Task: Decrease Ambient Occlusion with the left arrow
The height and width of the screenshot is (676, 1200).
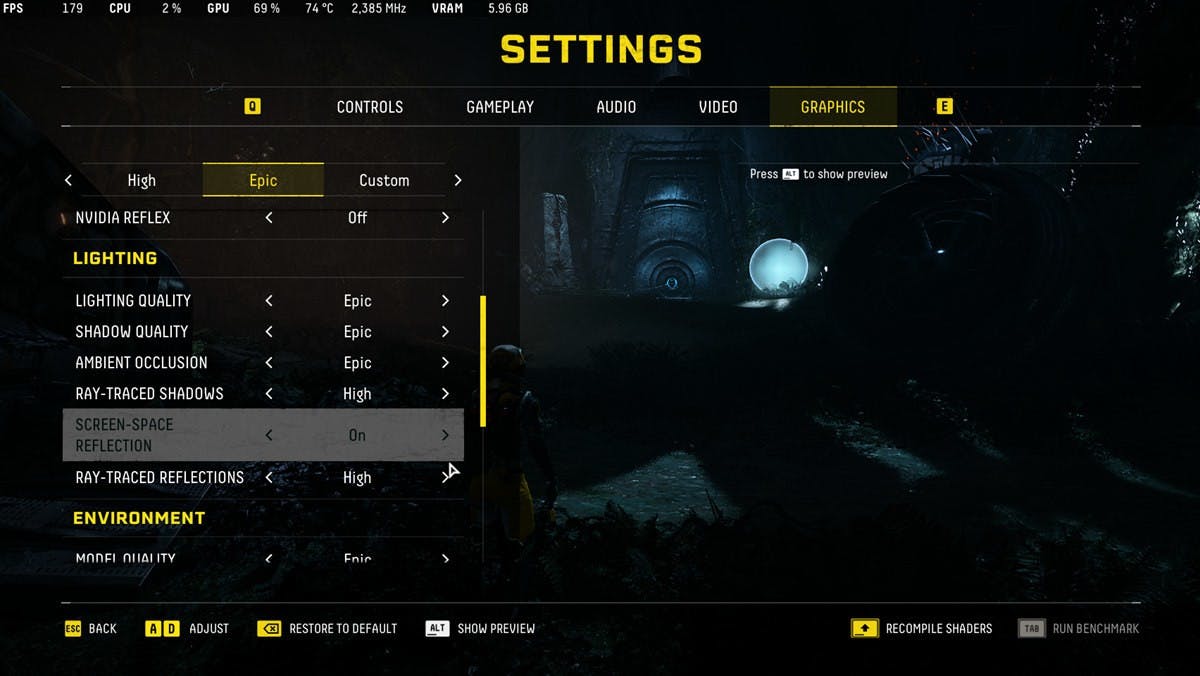Action: click(x=269, y=363)
